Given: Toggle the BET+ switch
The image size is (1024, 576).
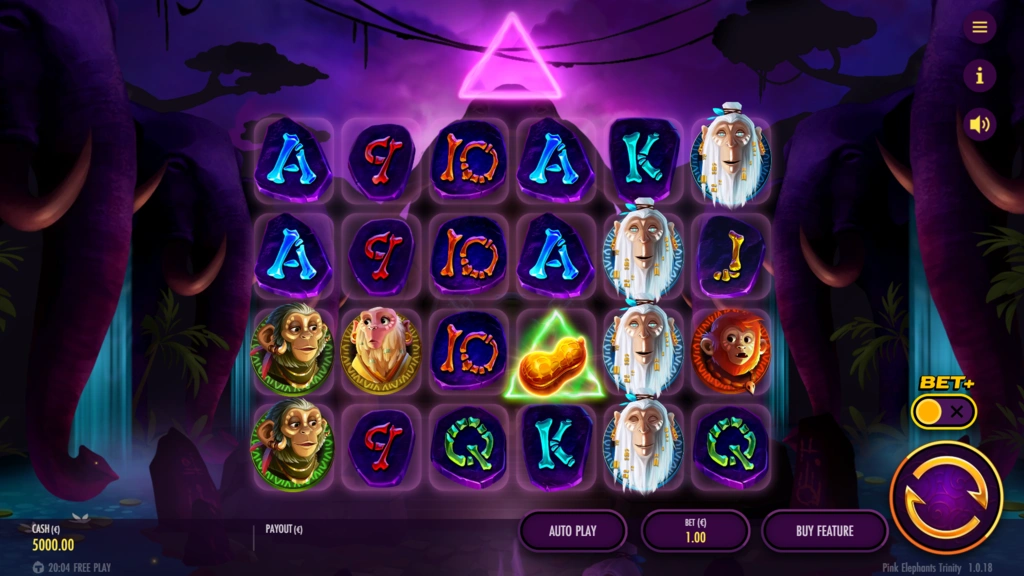Looking at the screenshot, I should 944,411.
